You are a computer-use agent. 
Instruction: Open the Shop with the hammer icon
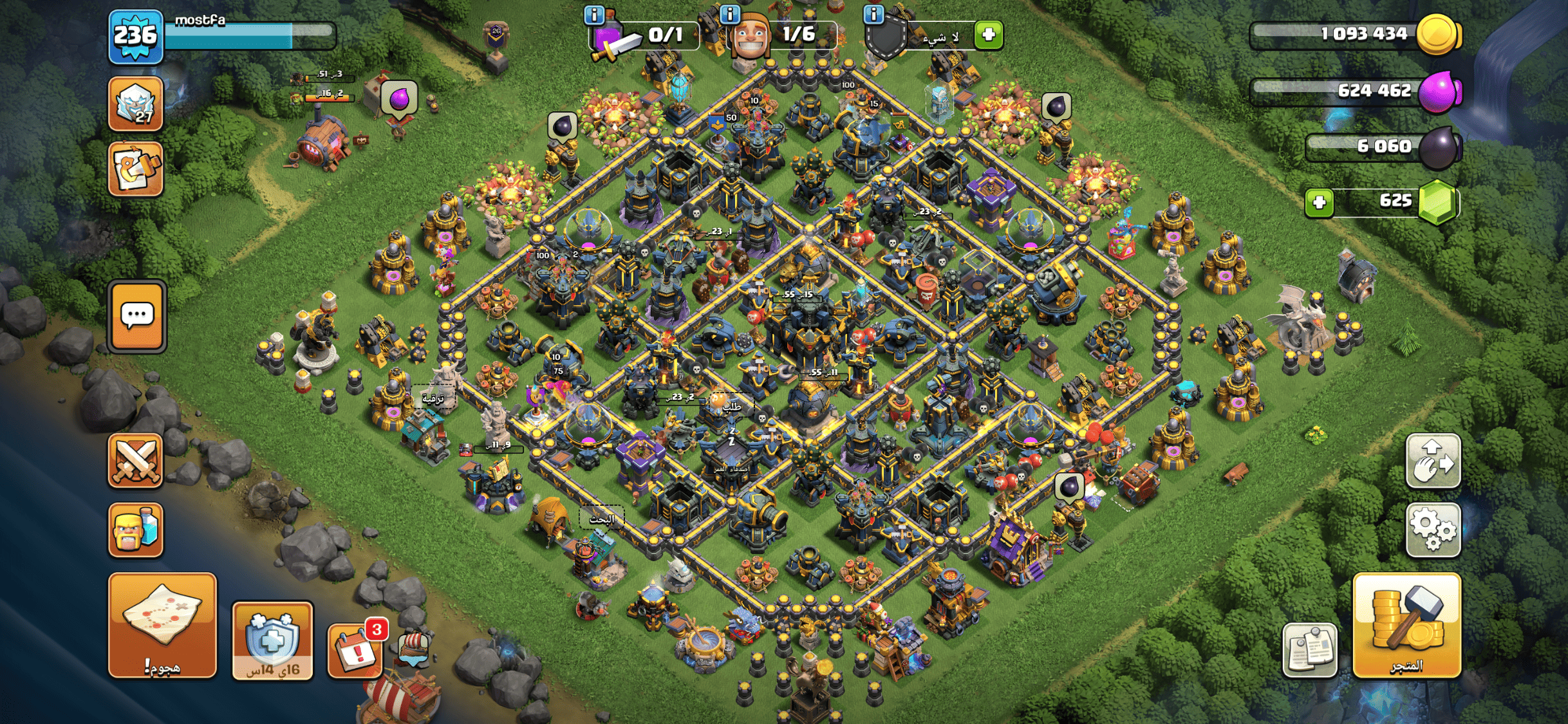[x=1406, y=626]
